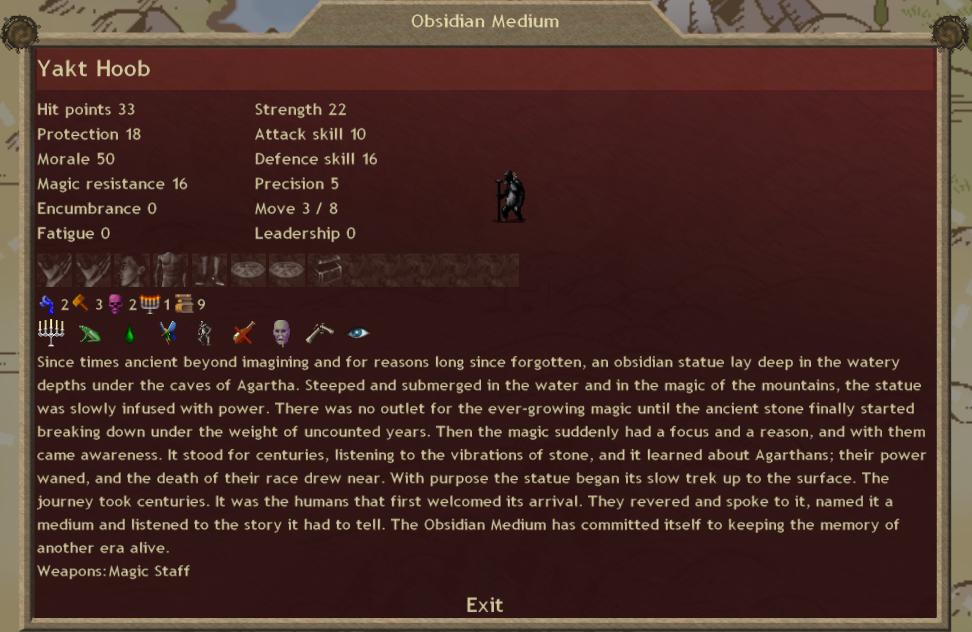Click the orange hammer earth magic icon
Viewport: 972px width, 632px height.
point(81,304)
